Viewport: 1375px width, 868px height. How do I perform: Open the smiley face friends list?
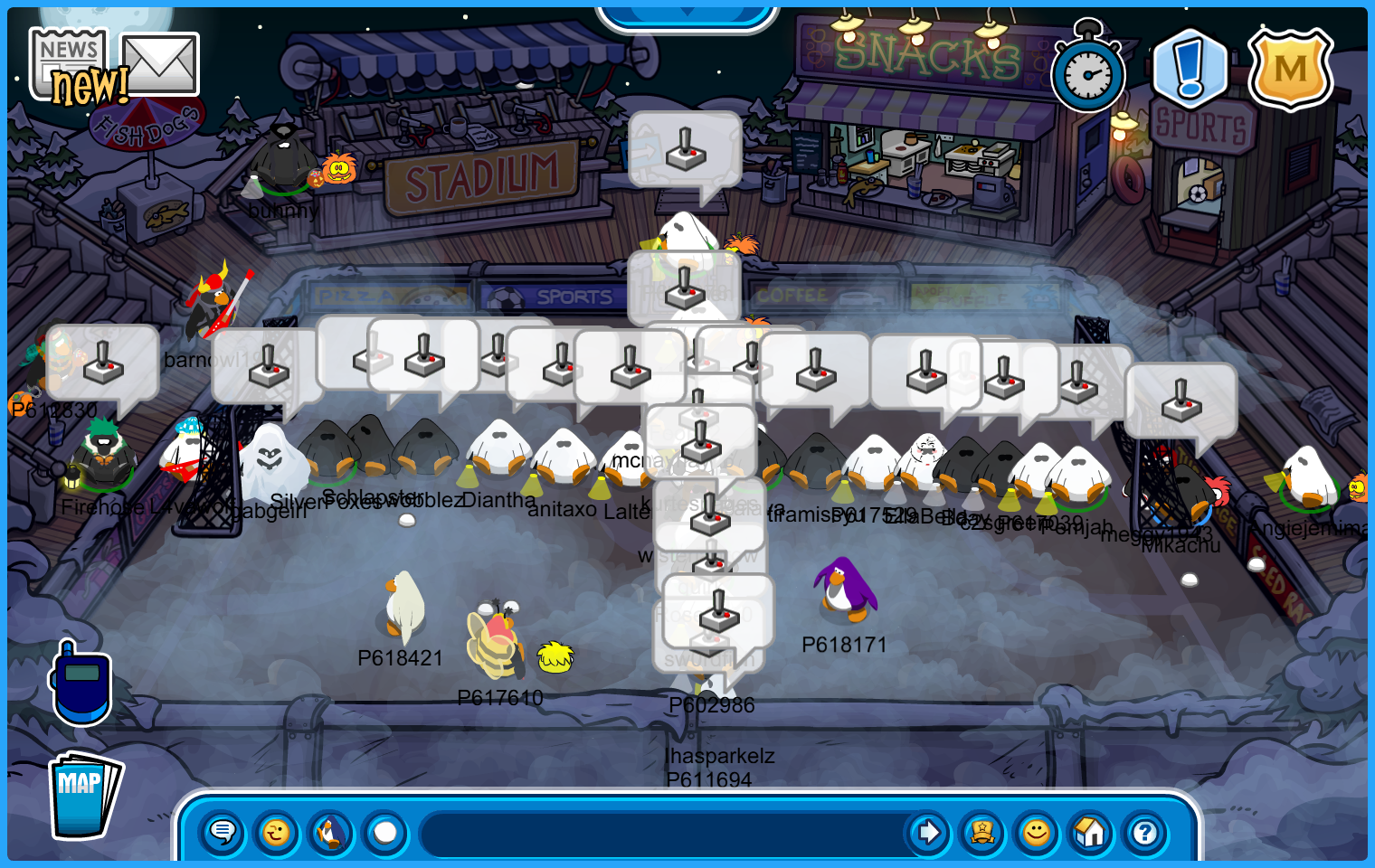coord(1037,832)
